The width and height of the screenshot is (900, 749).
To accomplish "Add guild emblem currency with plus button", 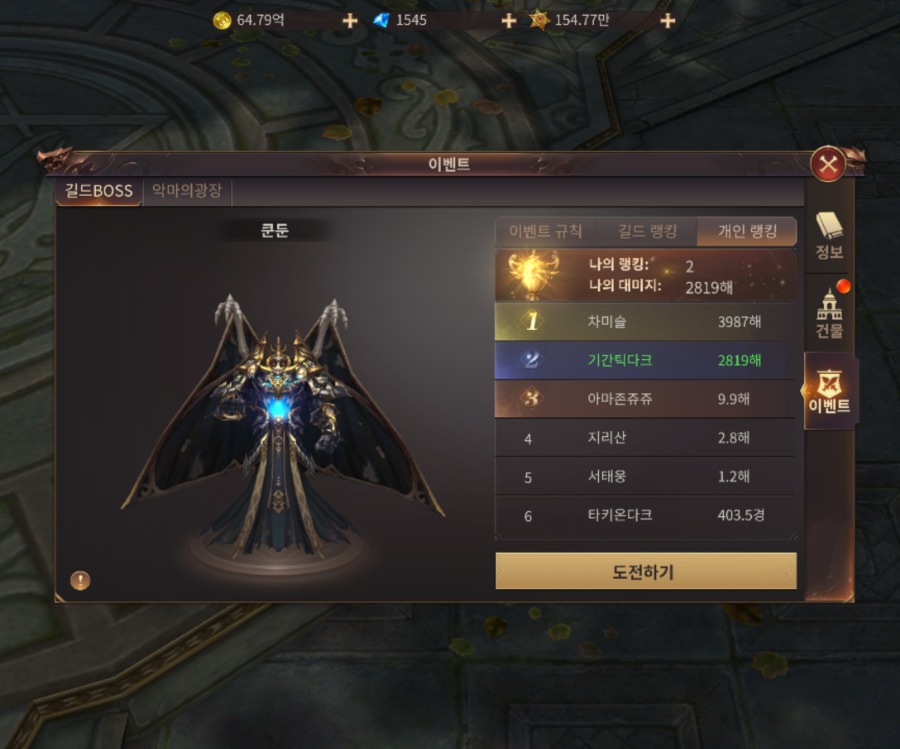I will (x=667, y=20).
